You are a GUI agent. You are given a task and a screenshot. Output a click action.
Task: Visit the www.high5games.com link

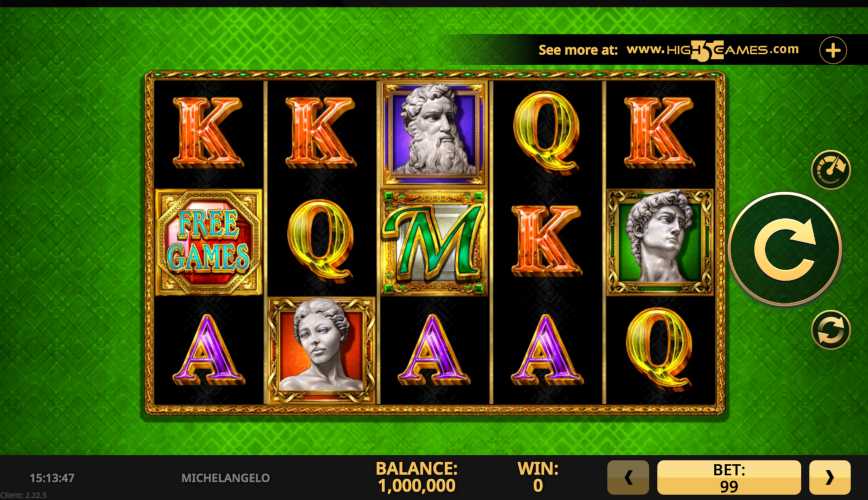click(x=713, y=49)
